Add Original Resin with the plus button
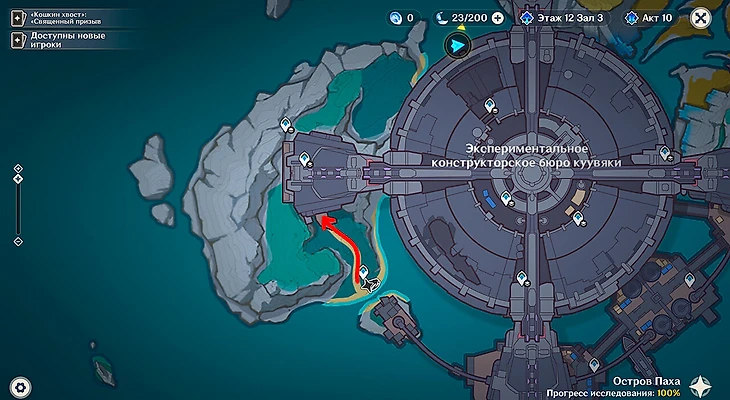Screen dimensions: 730x400 pos(498,18)
